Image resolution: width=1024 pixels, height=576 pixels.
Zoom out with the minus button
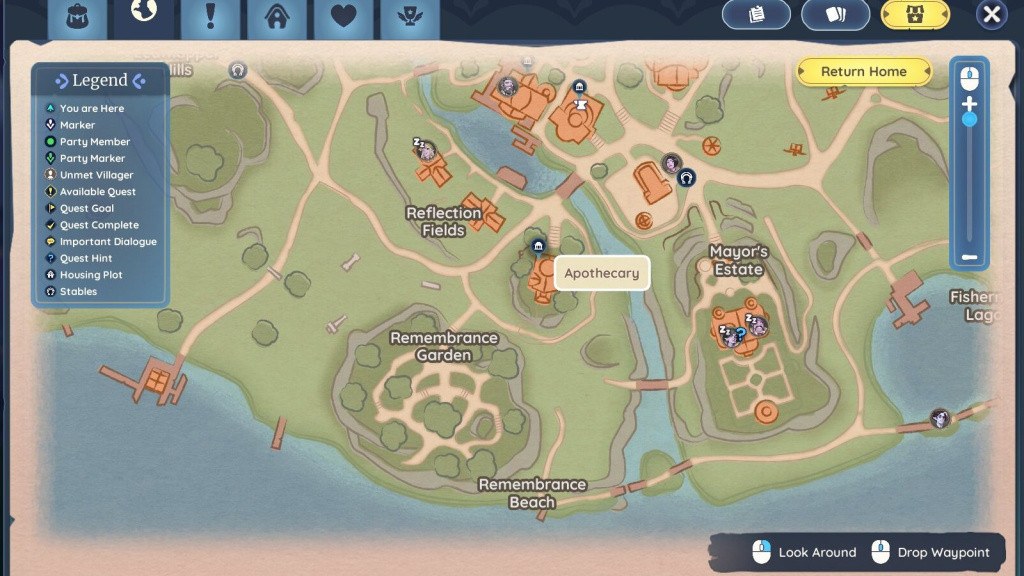[x=969, y=257]
